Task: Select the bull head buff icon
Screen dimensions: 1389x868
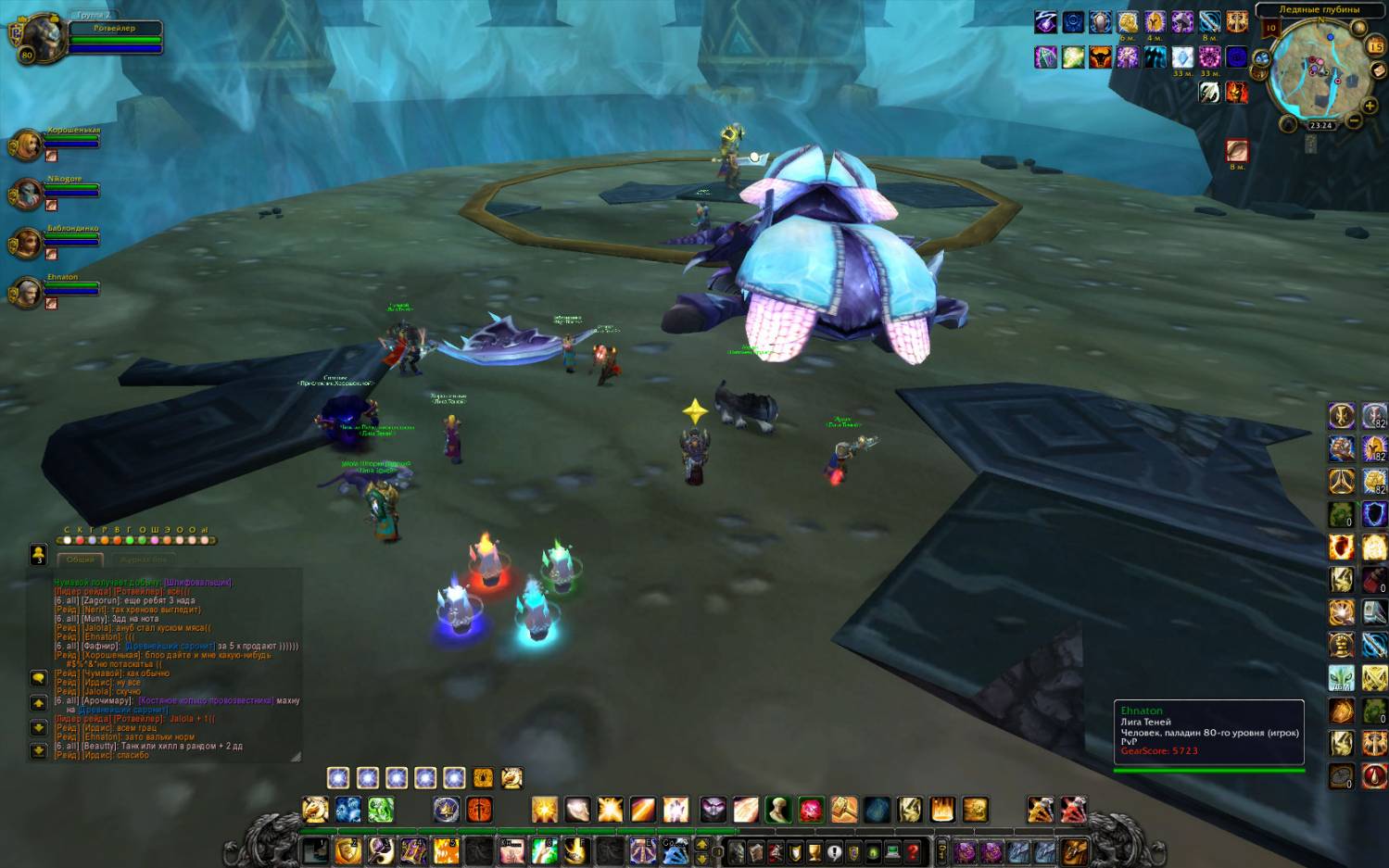Action: click(x=1099, y=57)
